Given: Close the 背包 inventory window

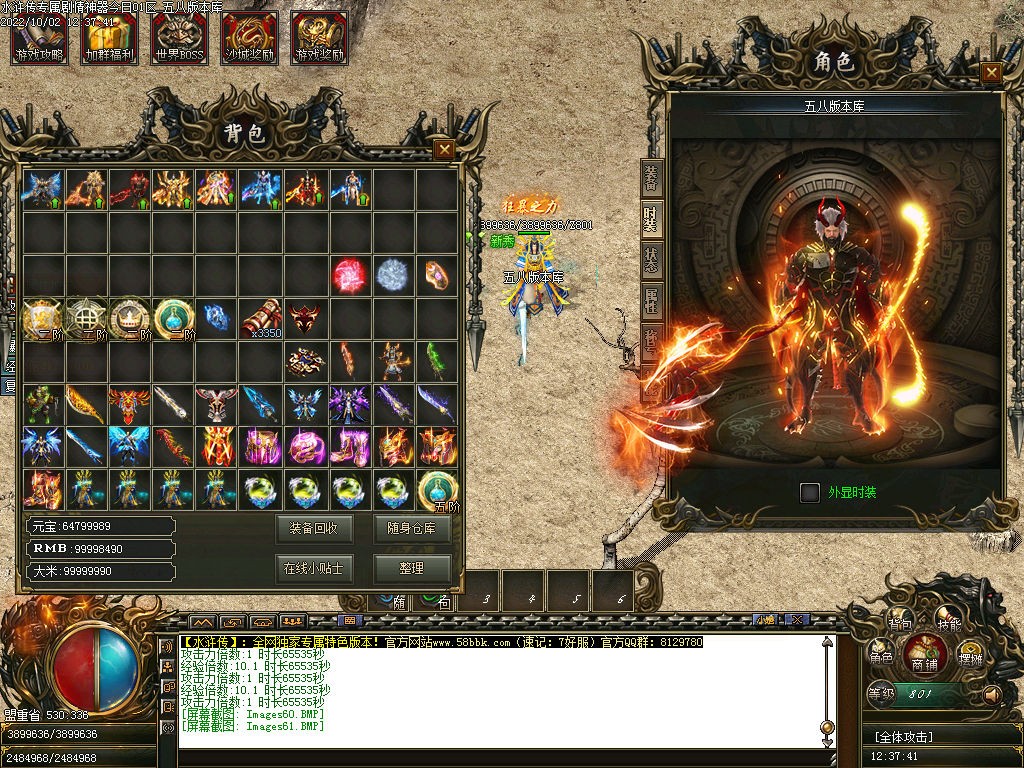Looking at the screenshot, I should tap(445, 149).
